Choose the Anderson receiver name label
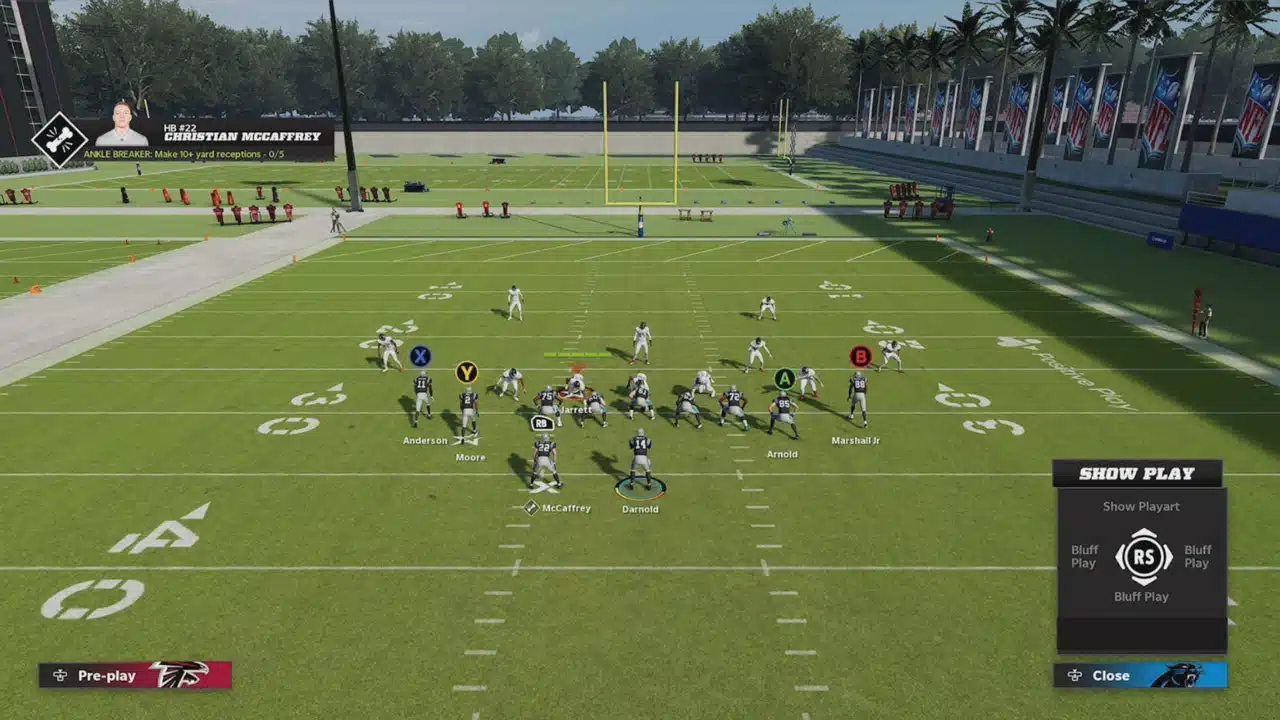 tap(425, 440)
